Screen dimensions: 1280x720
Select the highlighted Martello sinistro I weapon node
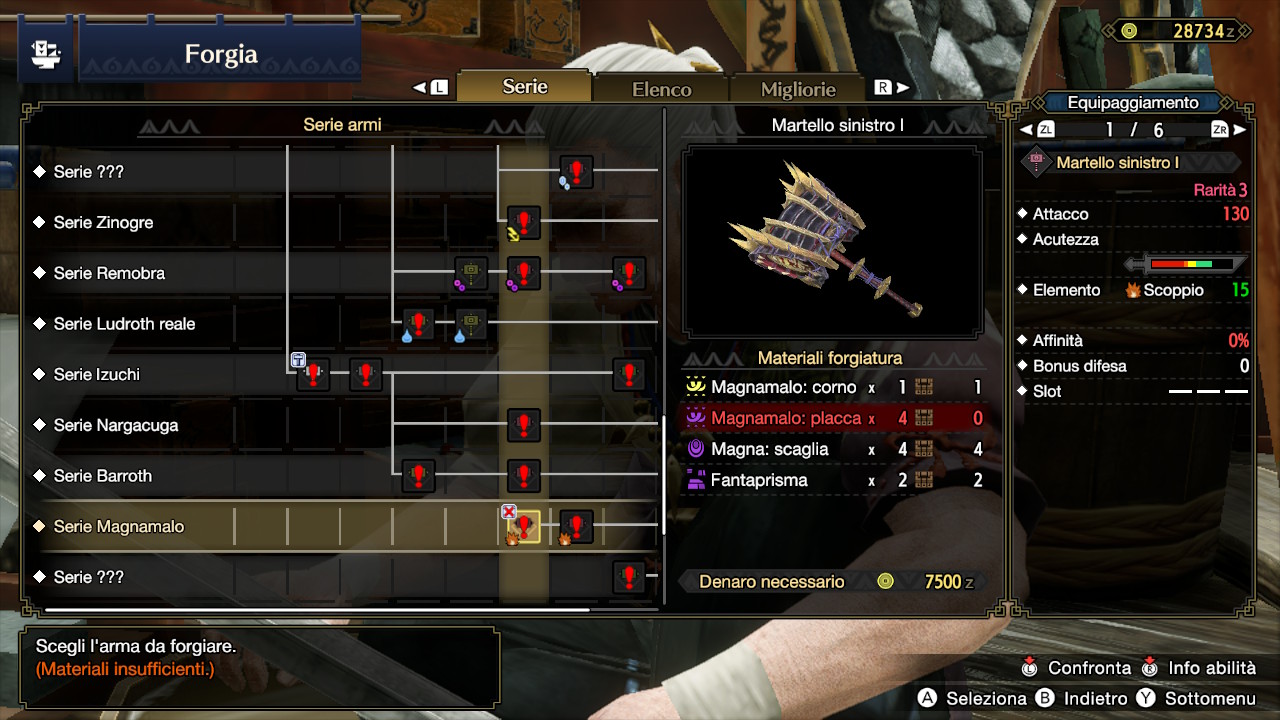(523, 527)
